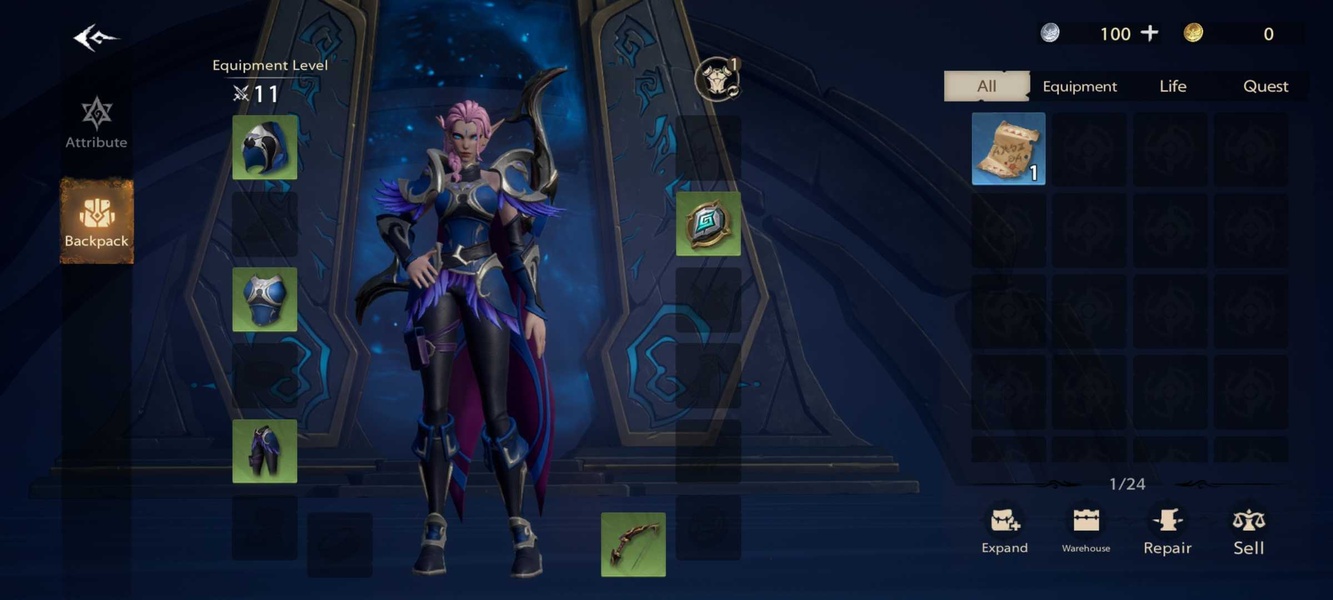Screen dimensions: 1333x600
Task: Open the Sell menu
Action: pos(1248,530)
